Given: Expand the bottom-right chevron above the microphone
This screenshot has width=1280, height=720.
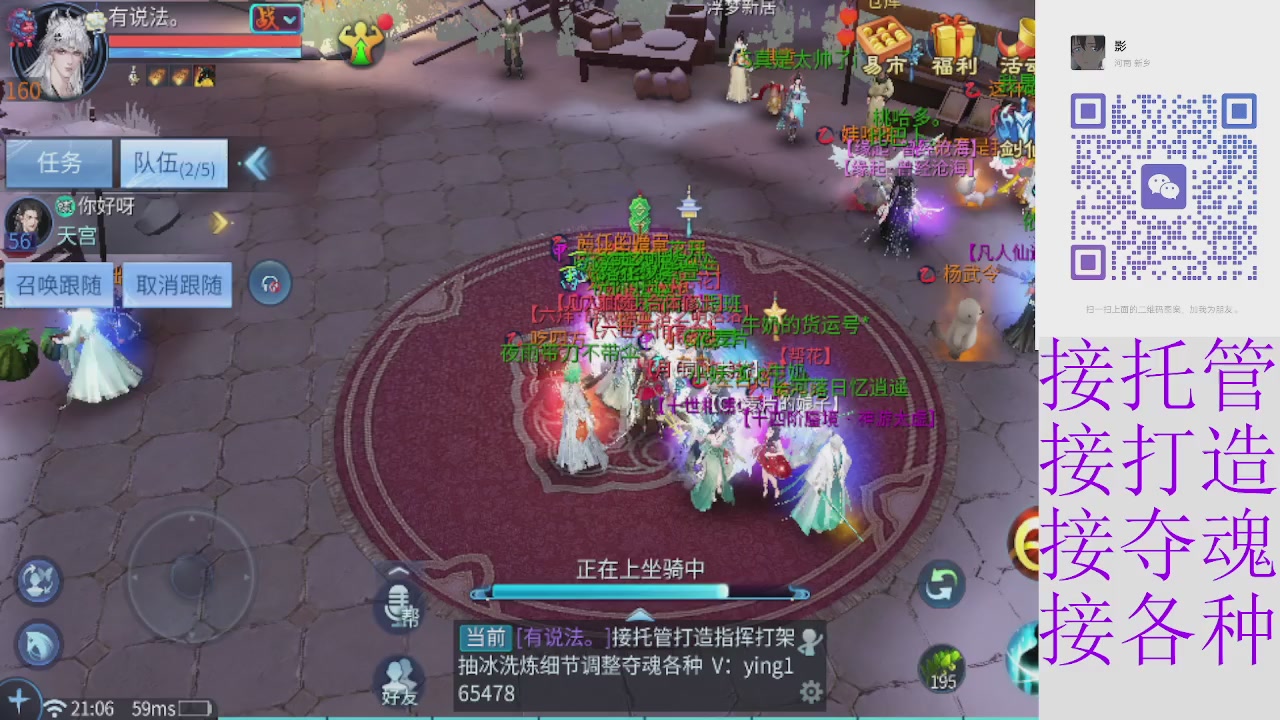Looking at the screenshot, I should pyautogui.click(x=398, y=572).
